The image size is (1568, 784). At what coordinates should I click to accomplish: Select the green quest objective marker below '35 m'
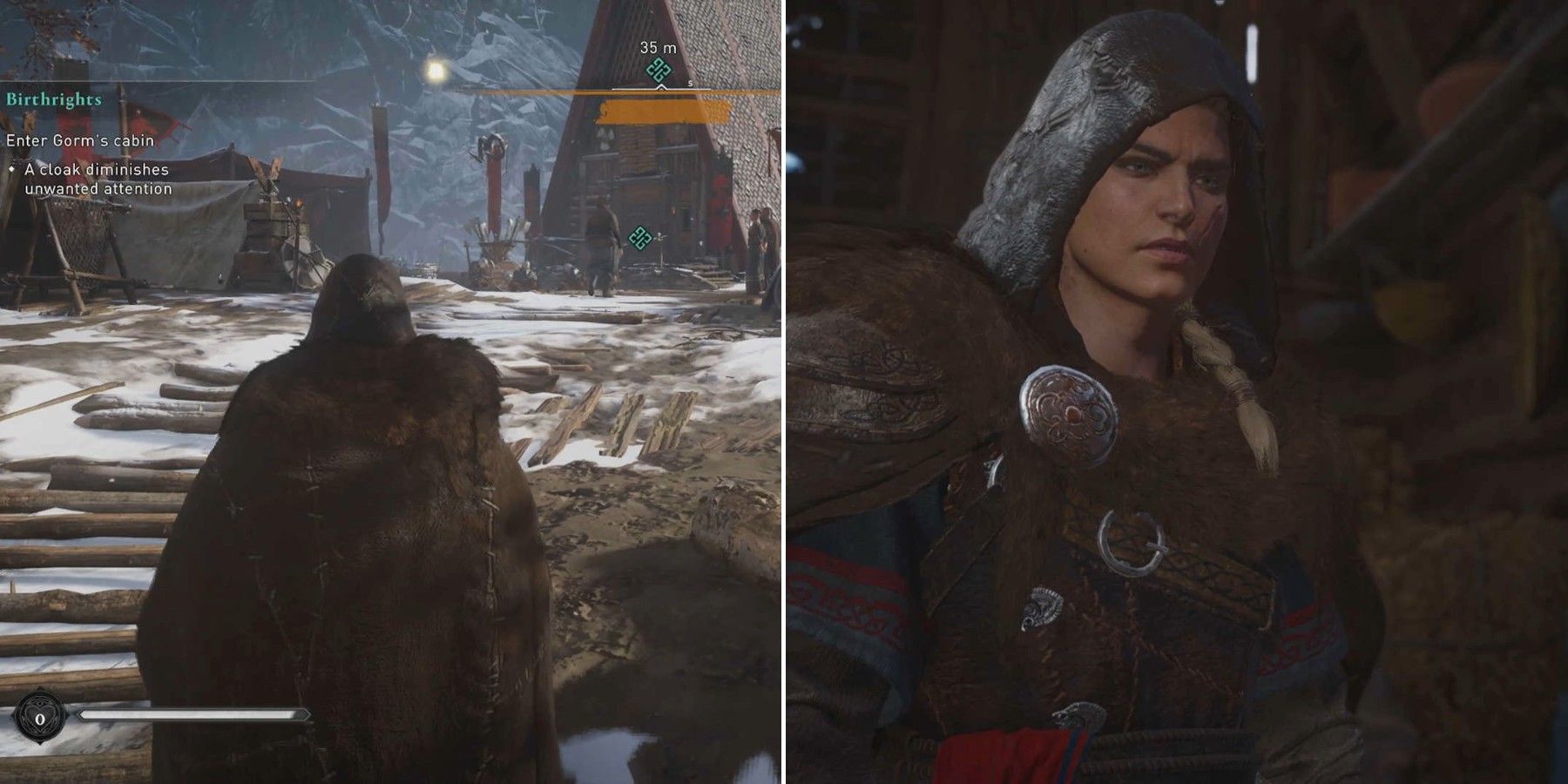[659, 69]
